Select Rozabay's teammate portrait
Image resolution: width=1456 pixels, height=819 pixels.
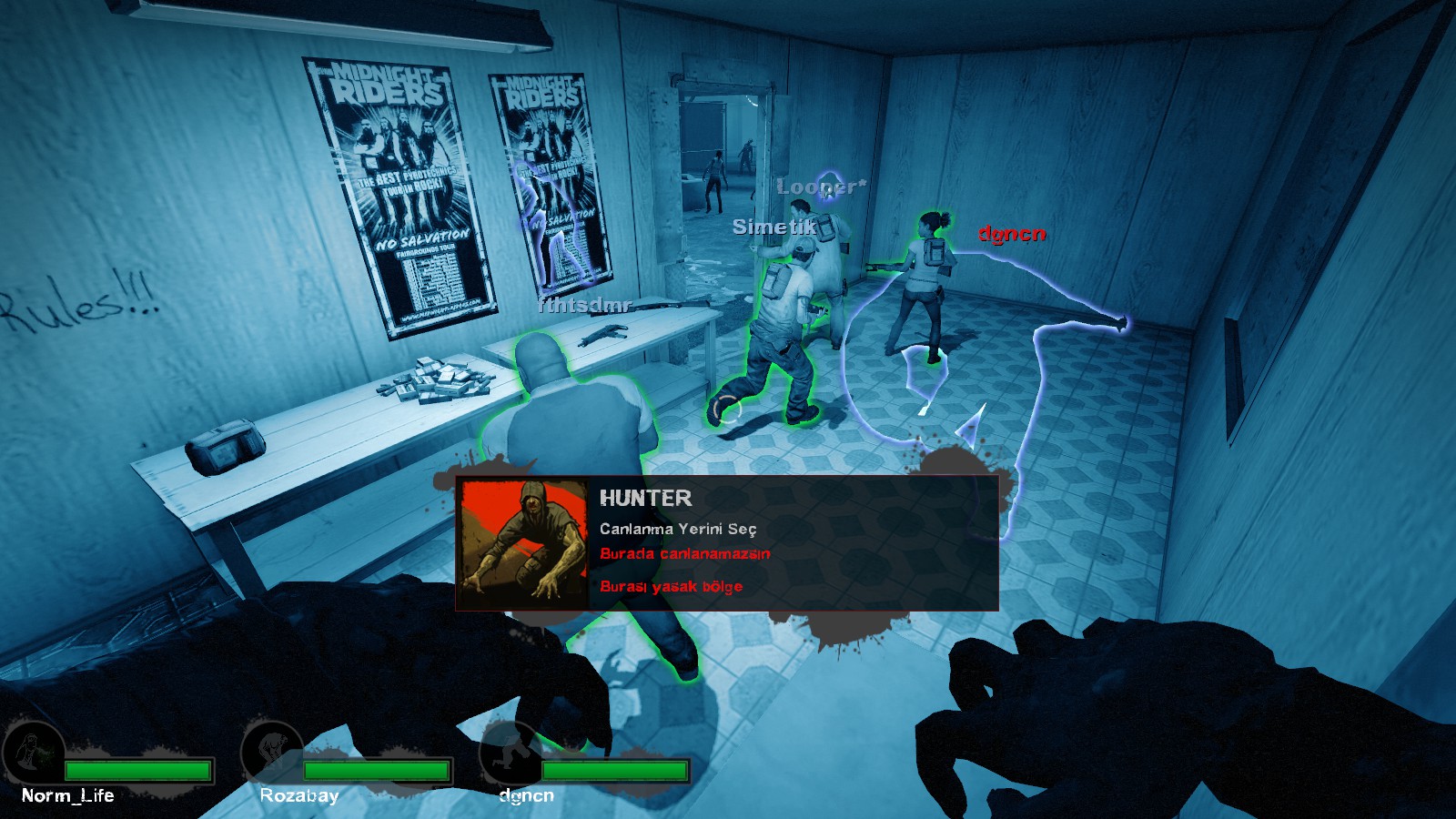[272, 753]
